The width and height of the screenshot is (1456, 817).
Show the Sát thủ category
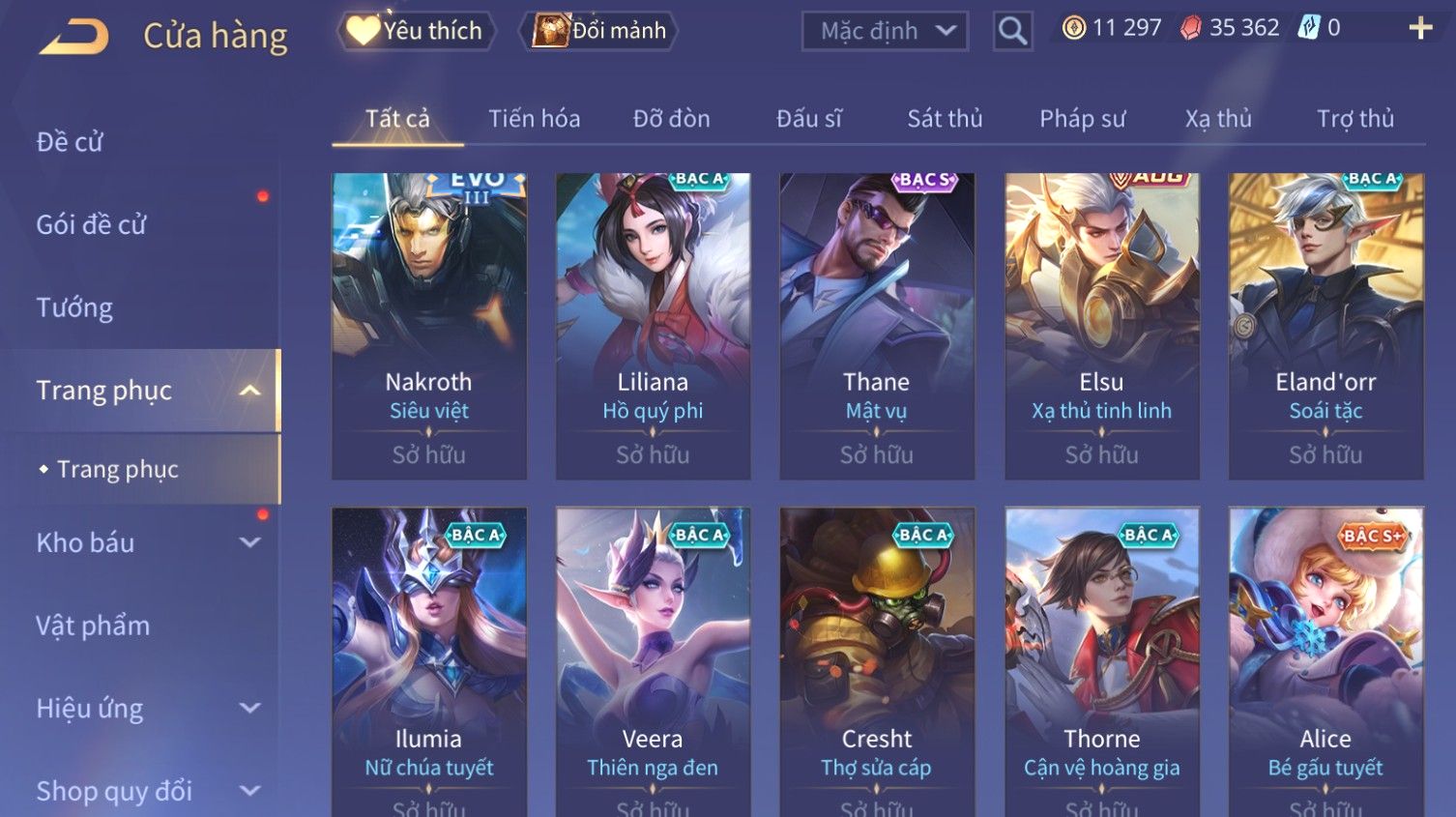pyautogui.click(x=944, y=119)
